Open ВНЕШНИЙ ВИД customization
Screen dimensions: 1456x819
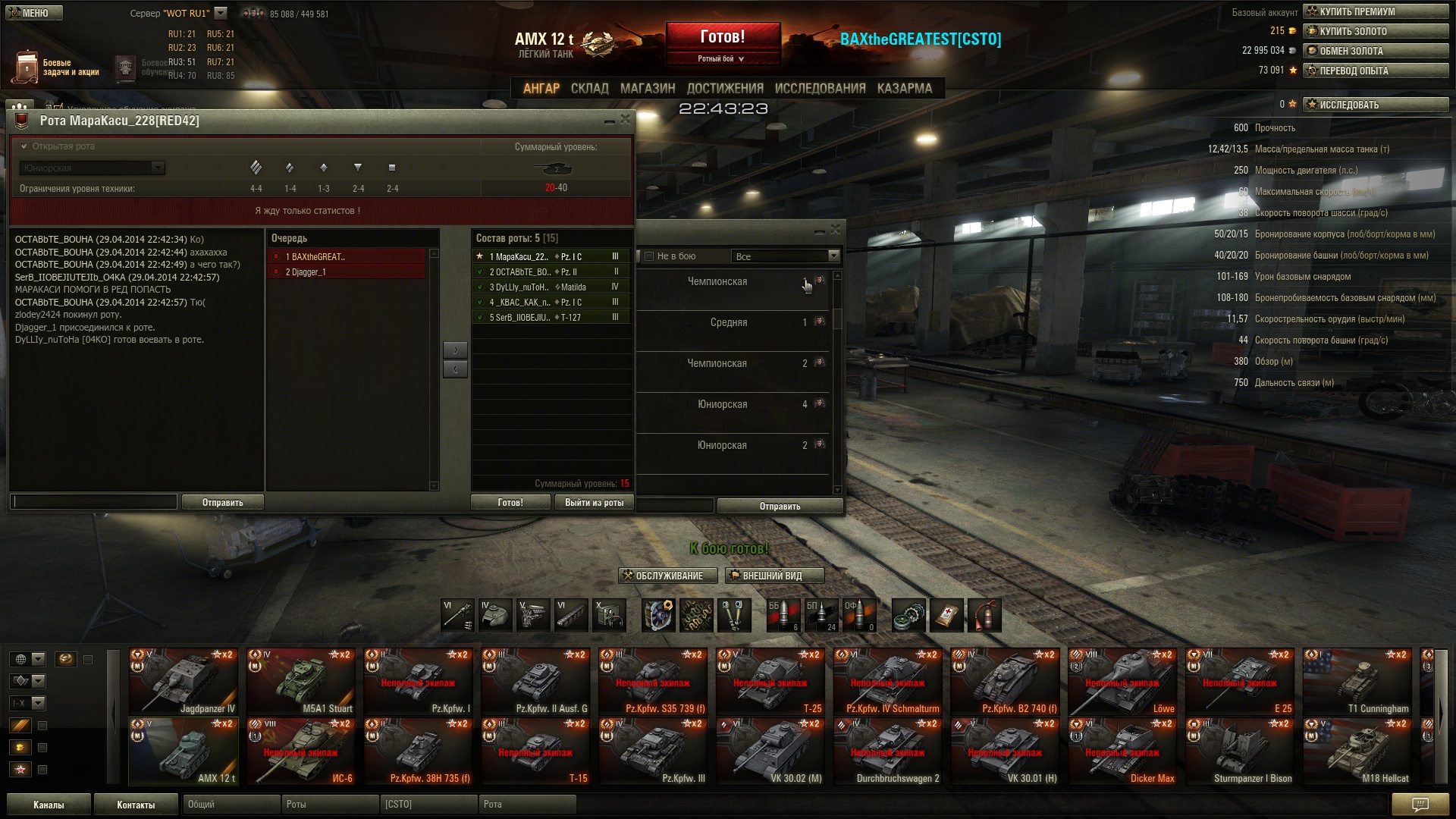pos(773,576)
